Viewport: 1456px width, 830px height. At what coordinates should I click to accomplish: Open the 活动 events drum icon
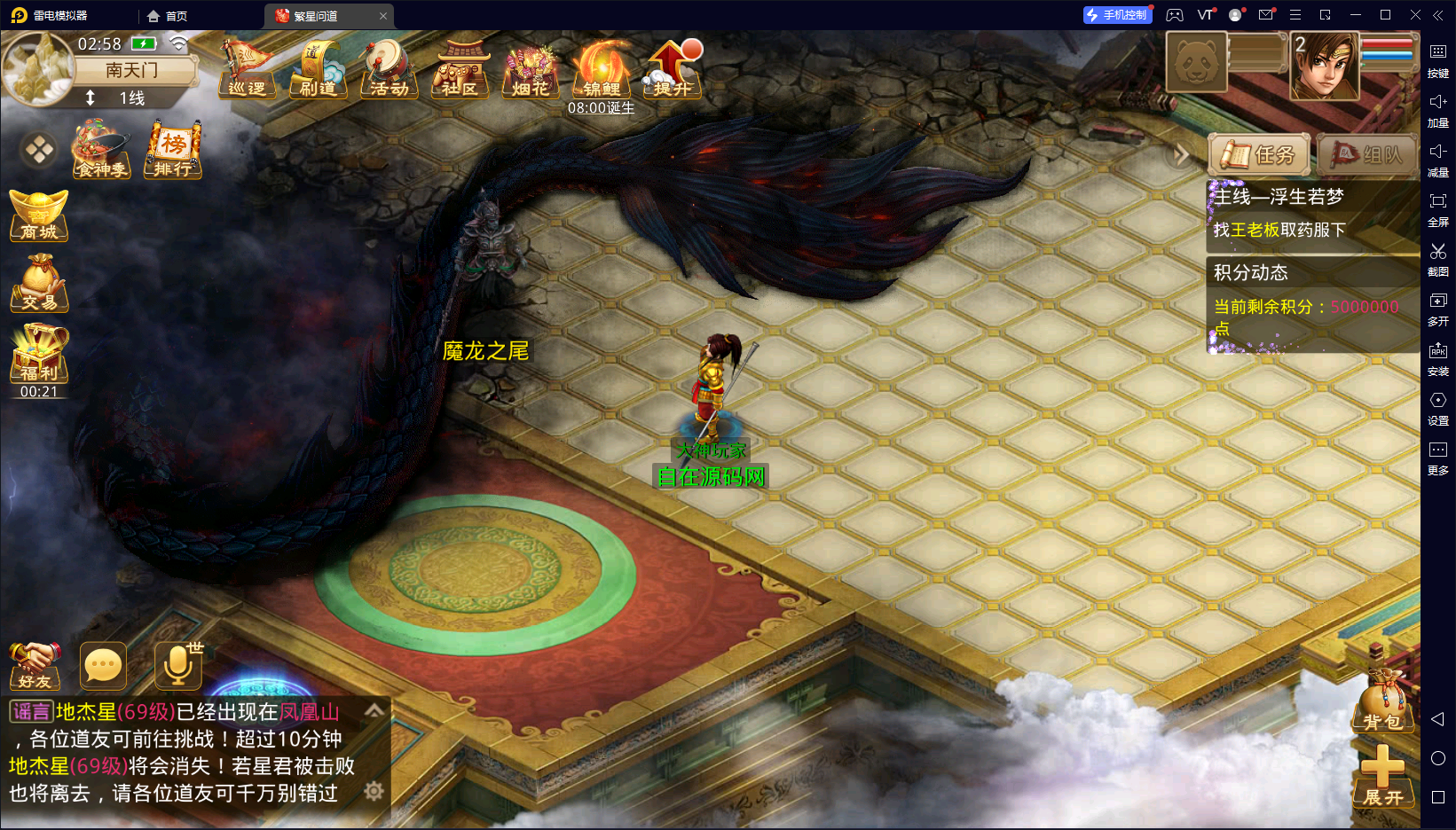(x=389, y=68)
